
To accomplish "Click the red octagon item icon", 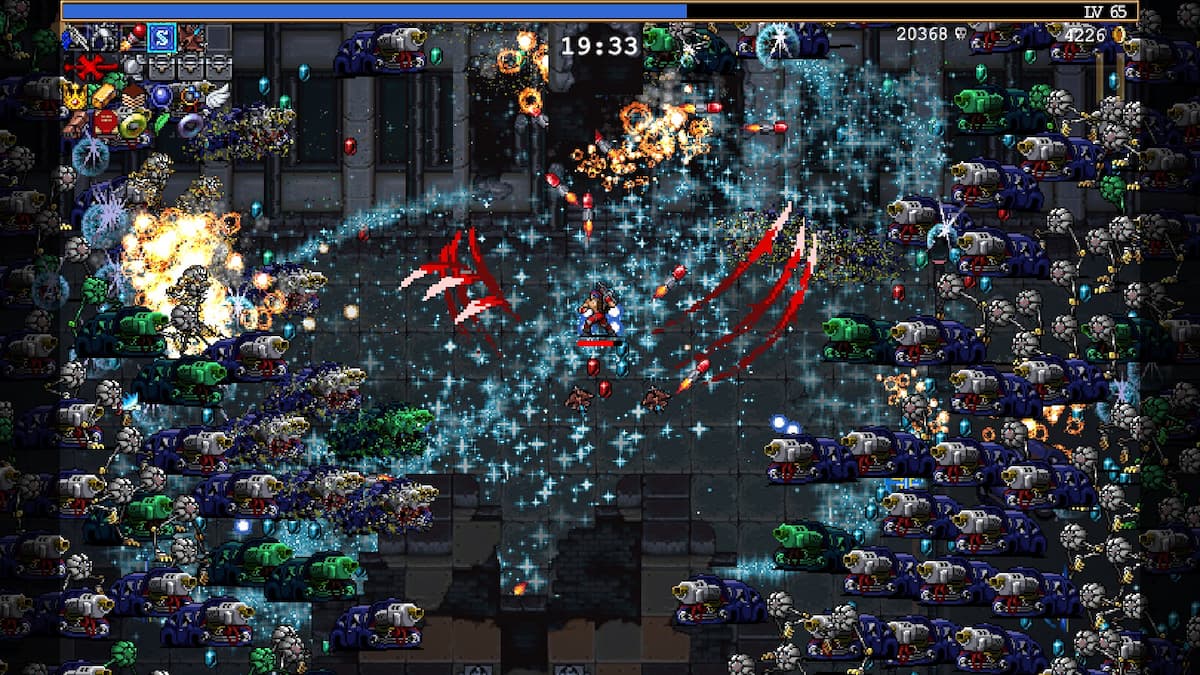I will coord(105,123).
